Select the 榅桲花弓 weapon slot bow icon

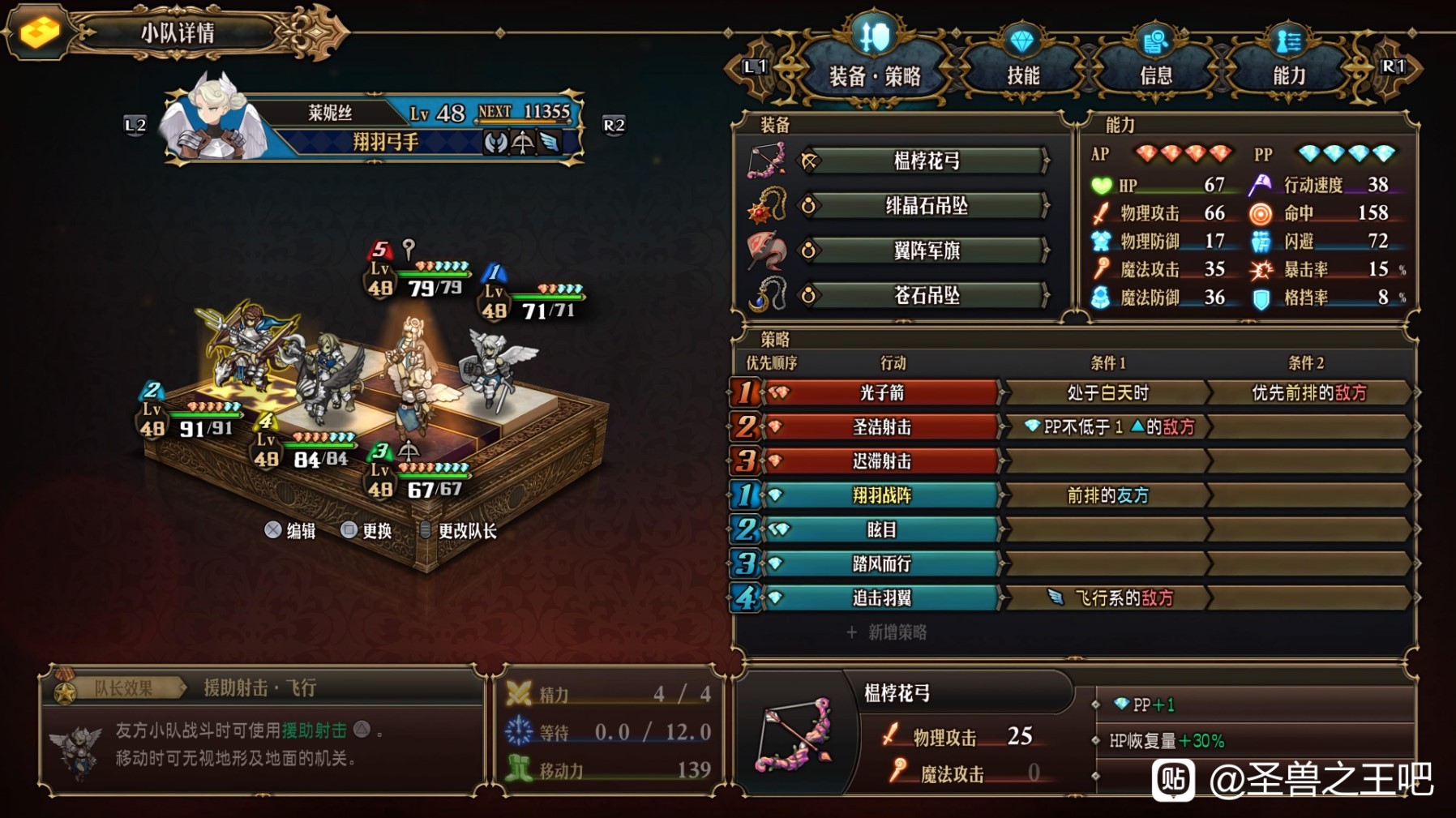pos(765,160)
